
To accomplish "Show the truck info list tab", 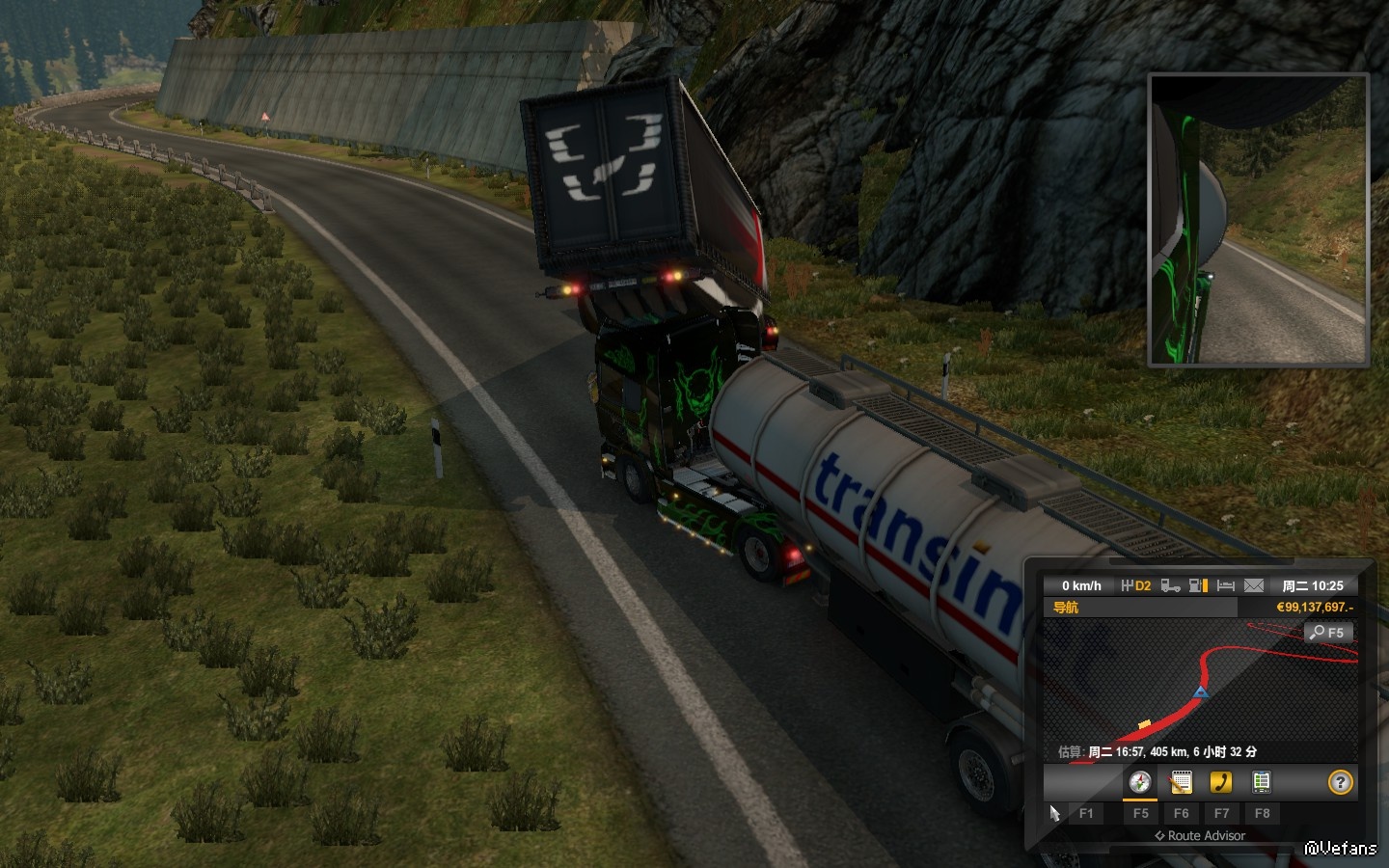I will pos(1261,782).
